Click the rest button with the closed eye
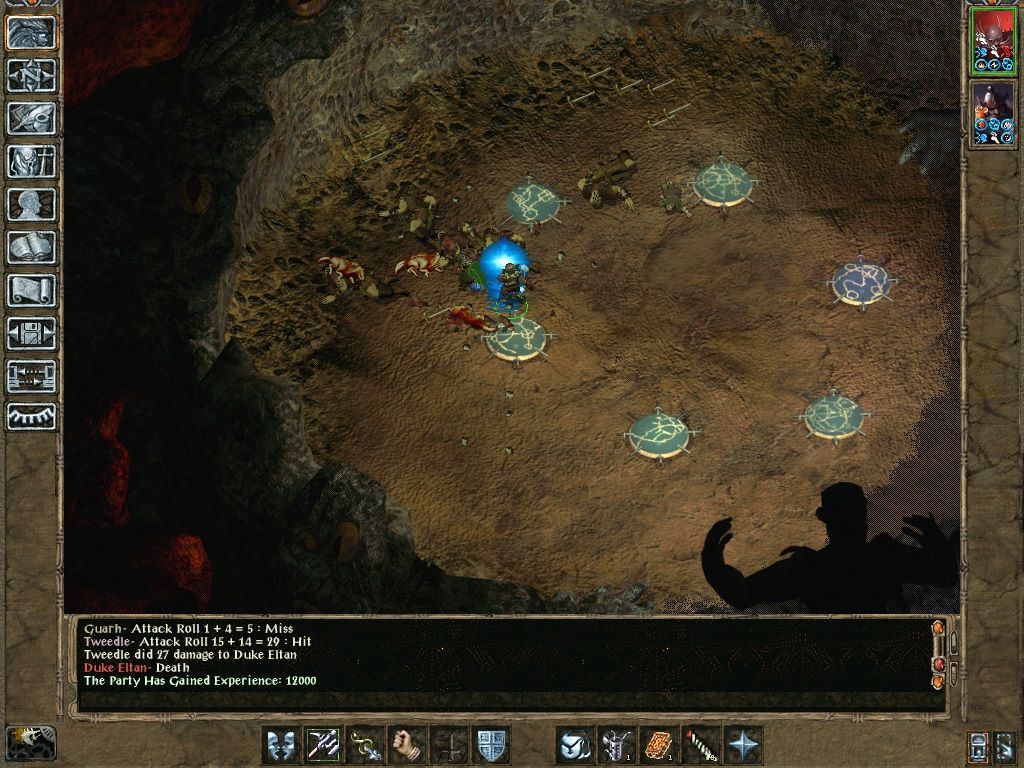 (x=31, y=417)
